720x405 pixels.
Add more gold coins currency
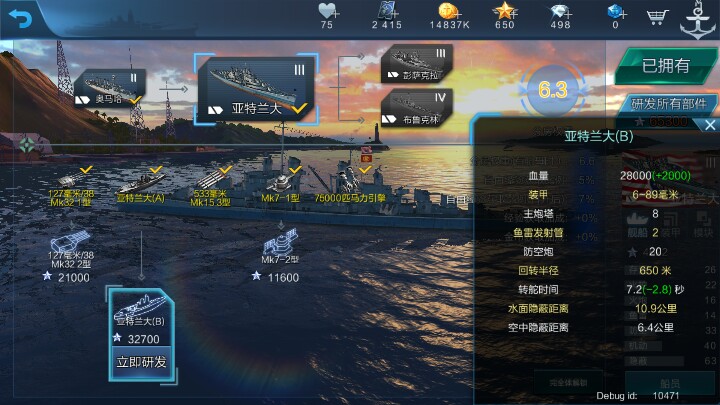(457, 16)
